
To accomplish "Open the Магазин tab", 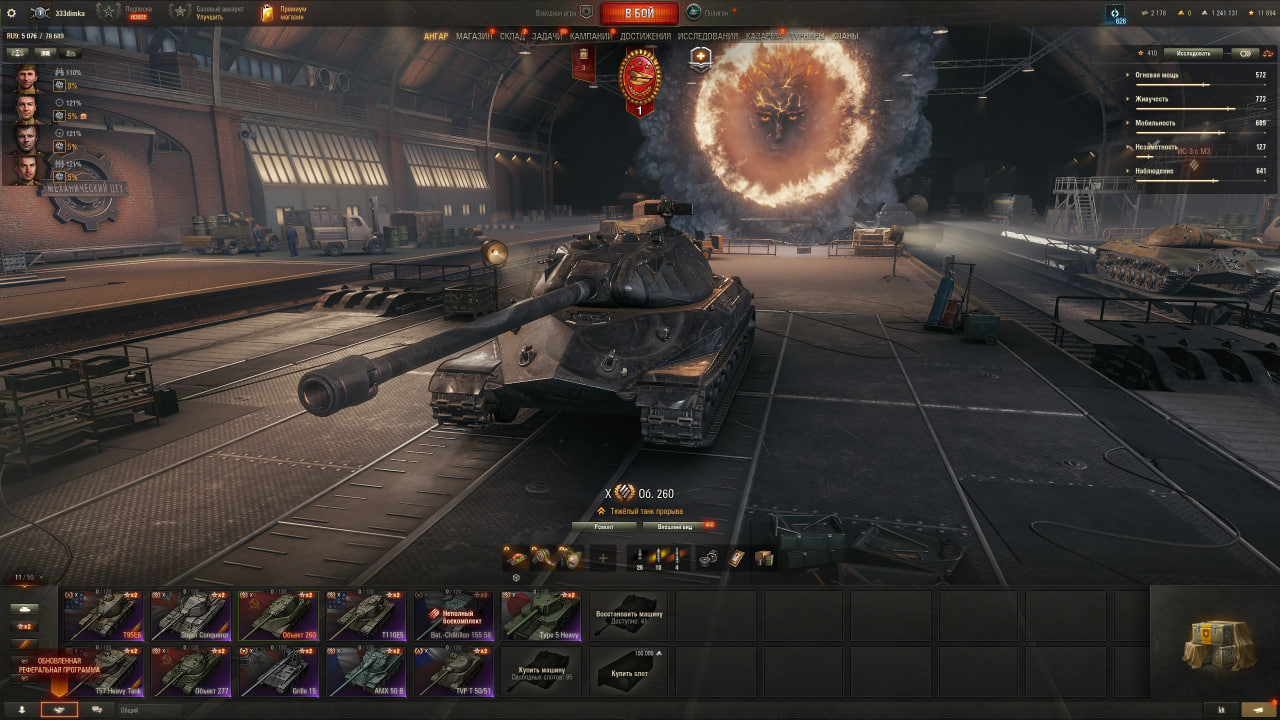I will pyautogui.click(x=473, y=36).
